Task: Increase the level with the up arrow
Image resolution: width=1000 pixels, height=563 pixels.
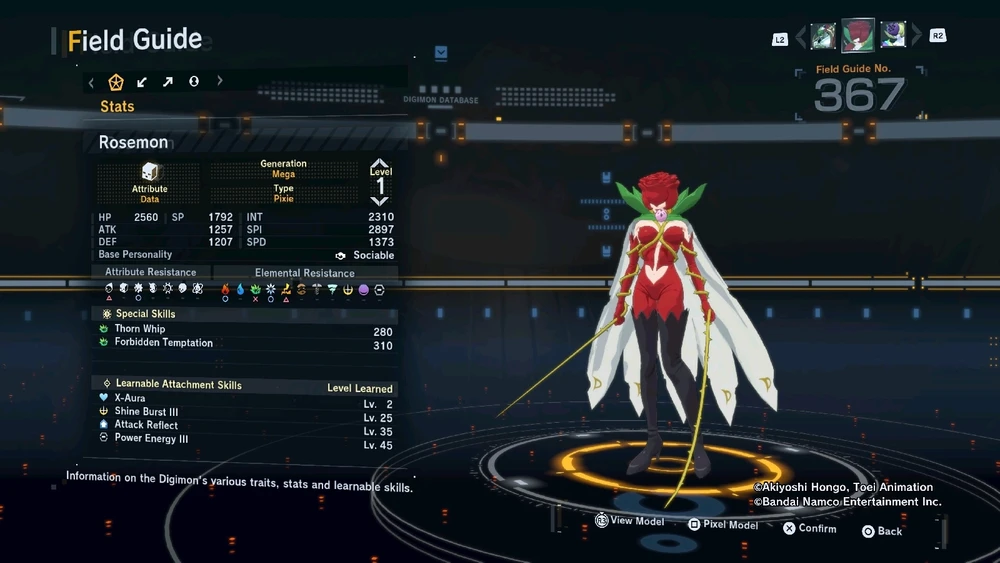Action: (380, 163)
